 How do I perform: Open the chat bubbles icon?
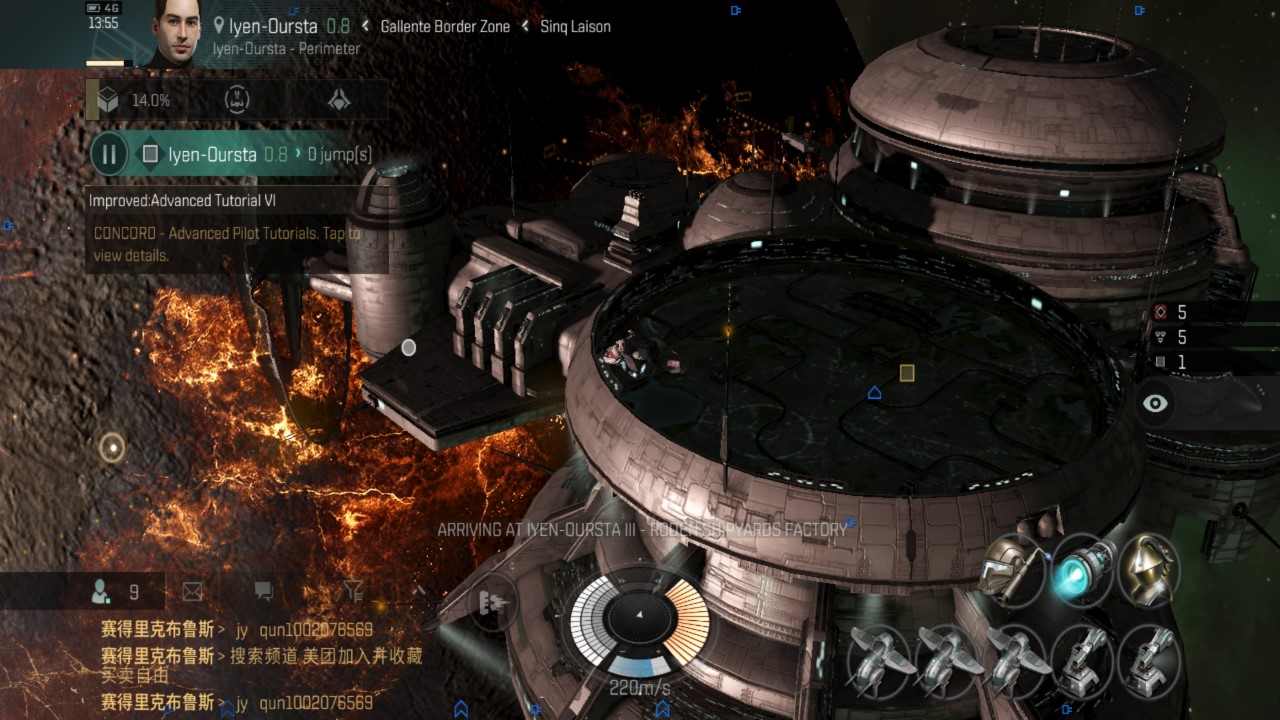coord(263,592)
